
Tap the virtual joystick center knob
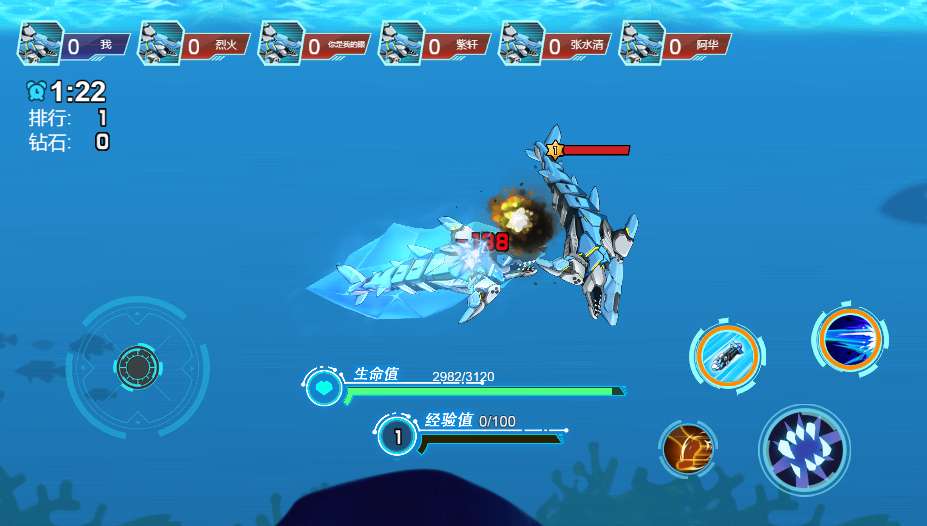point(135,367)
